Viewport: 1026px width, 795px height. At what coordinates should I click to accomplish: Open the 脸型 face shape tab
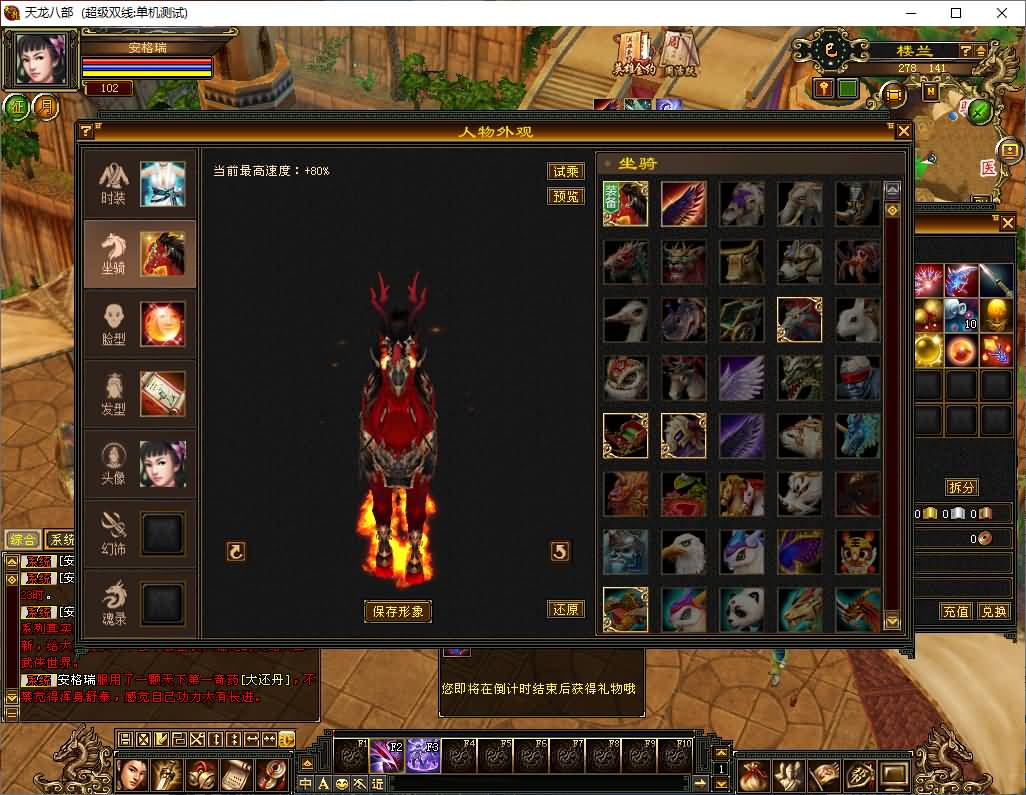[x=140, y=324]
